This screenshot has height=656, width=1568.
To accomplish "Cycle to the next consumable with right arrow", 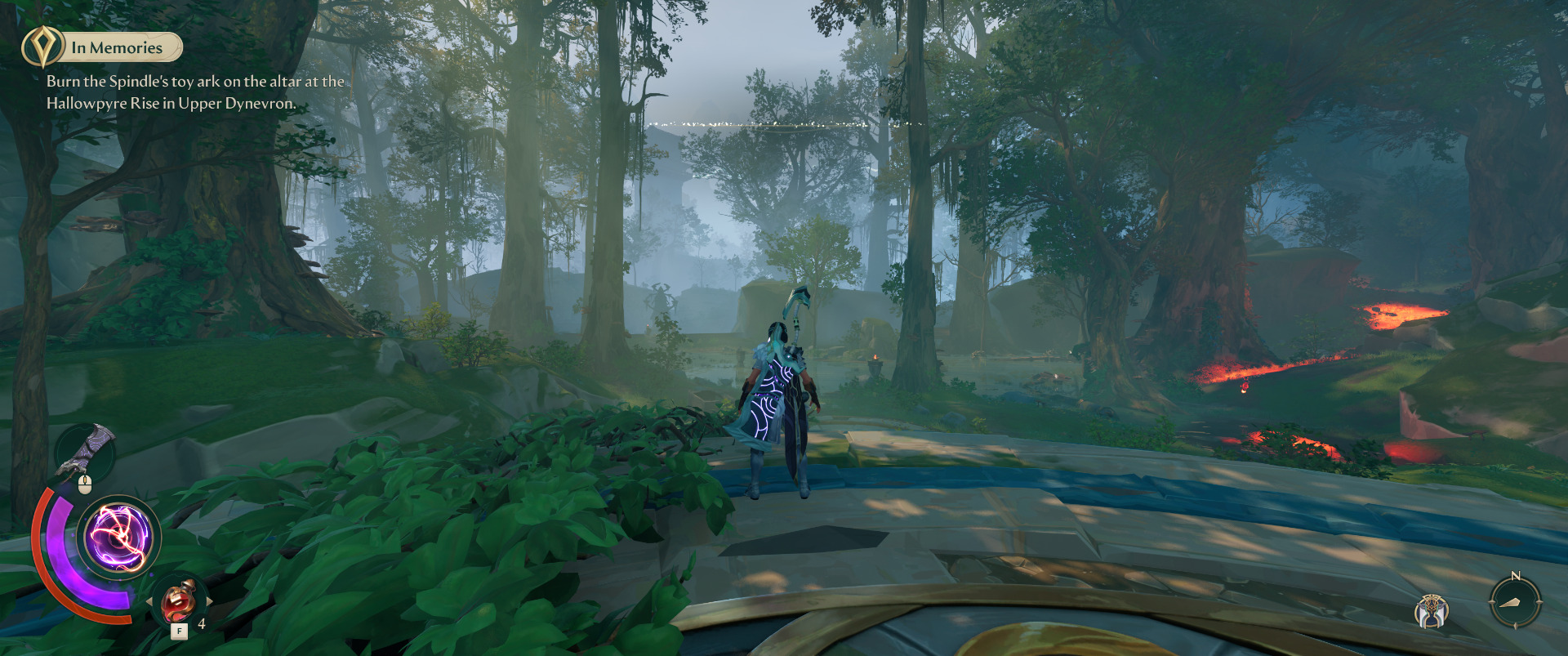I will pyautogui.click(x=209, y=601).
